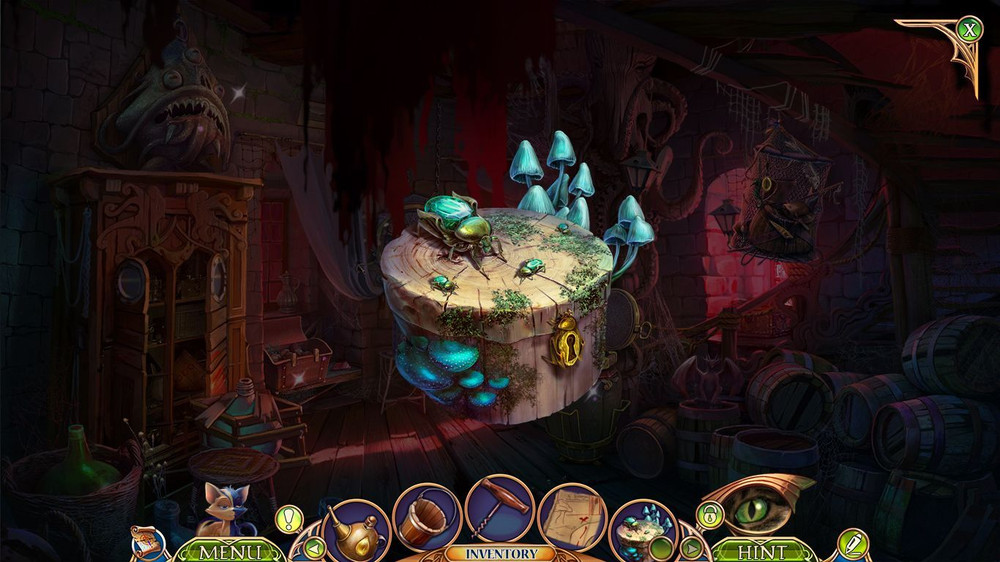Select the torn map in inventory

point(572,514)
